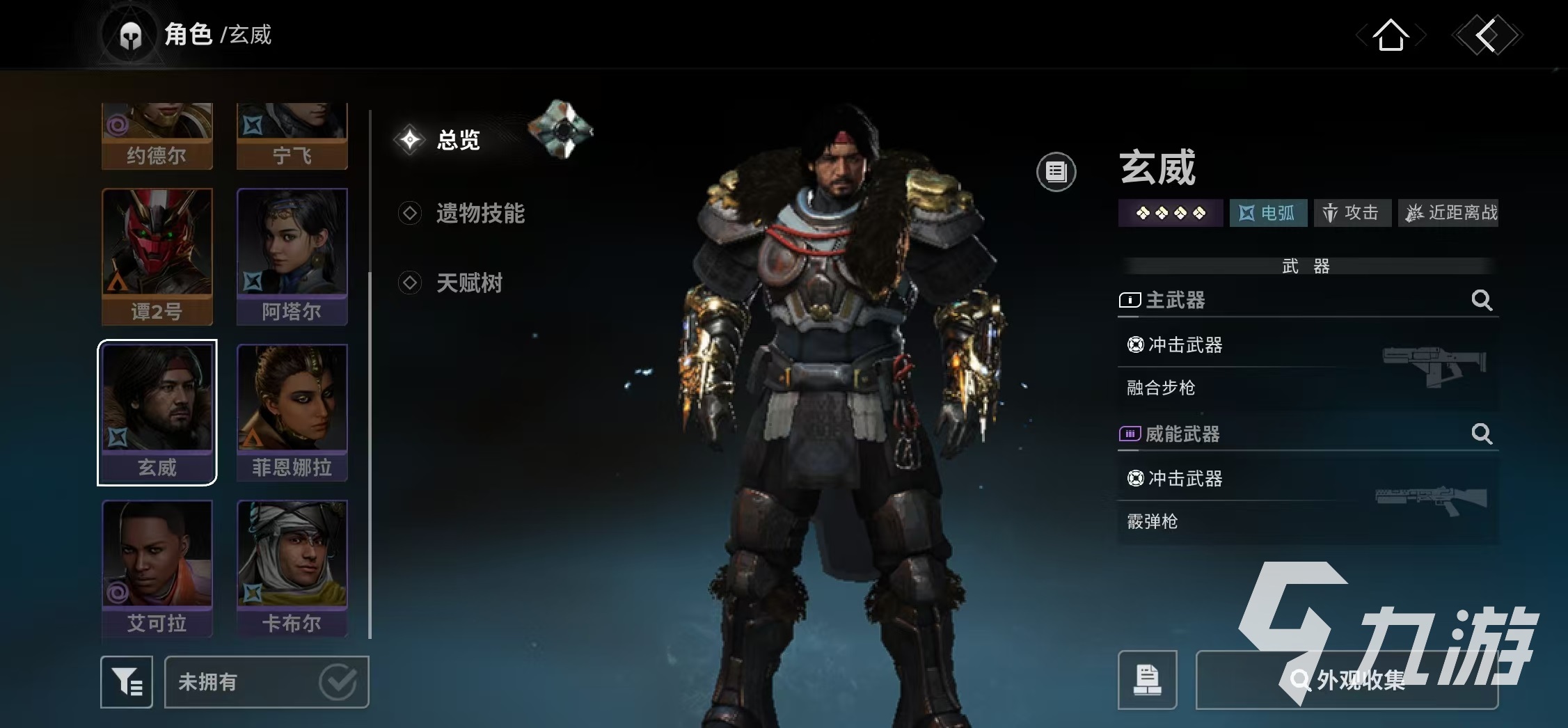Image resolution: width=1568 pixels, height=728 pixels.
Task: Click the 攻击 attack label
Action: point(1352,213)
